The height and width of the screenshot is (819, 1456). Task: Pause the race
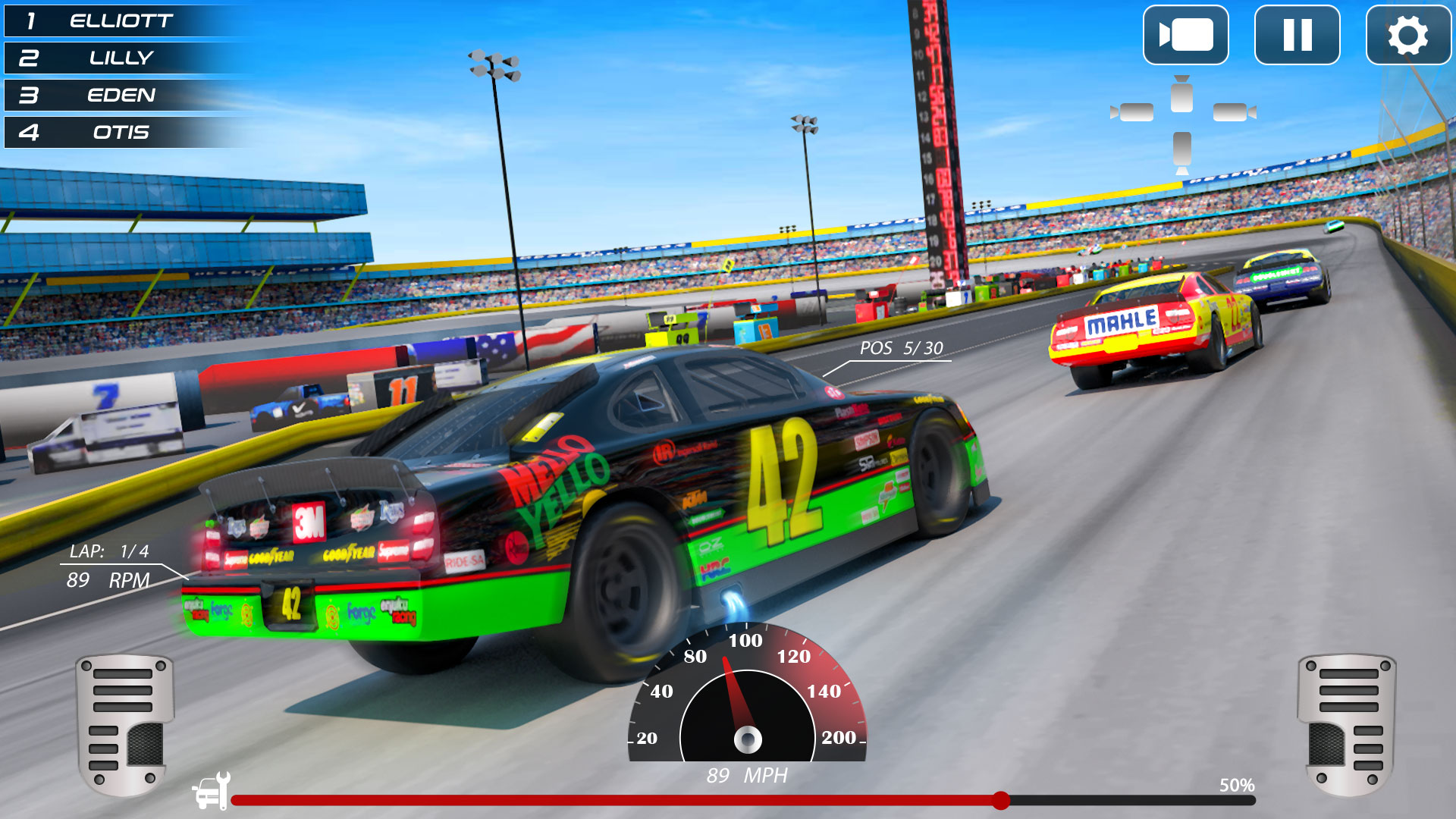click(x=1297, y=35)
